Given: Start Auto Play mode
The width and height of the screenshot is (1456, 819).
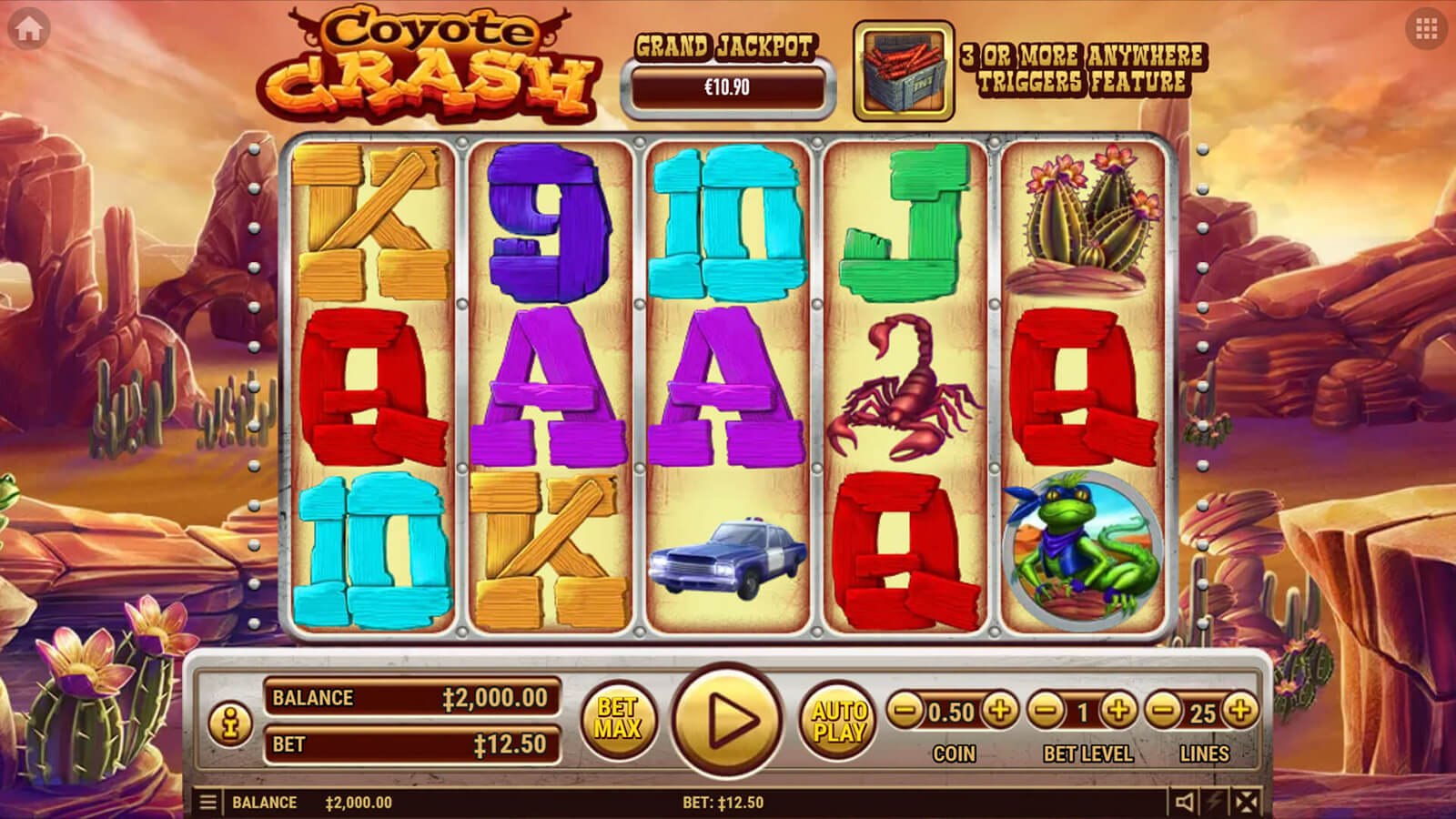Looking at the screenshot, I should 838,721.
